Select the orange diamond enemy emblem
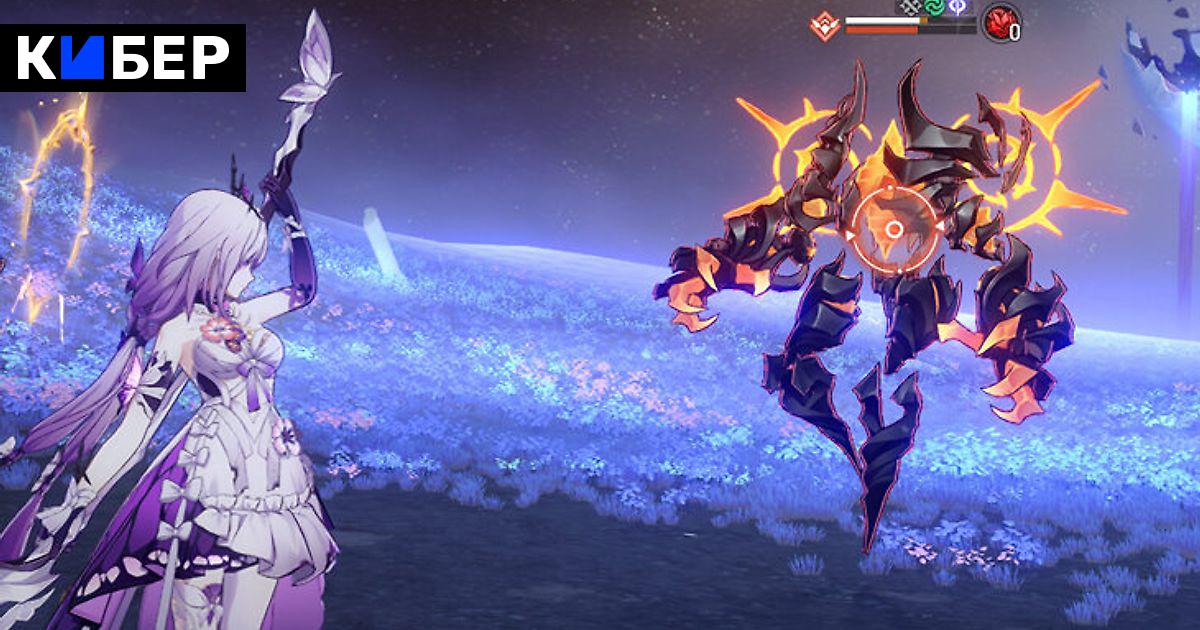This screenshot has width=1200, height=630. tap(827, 25)
